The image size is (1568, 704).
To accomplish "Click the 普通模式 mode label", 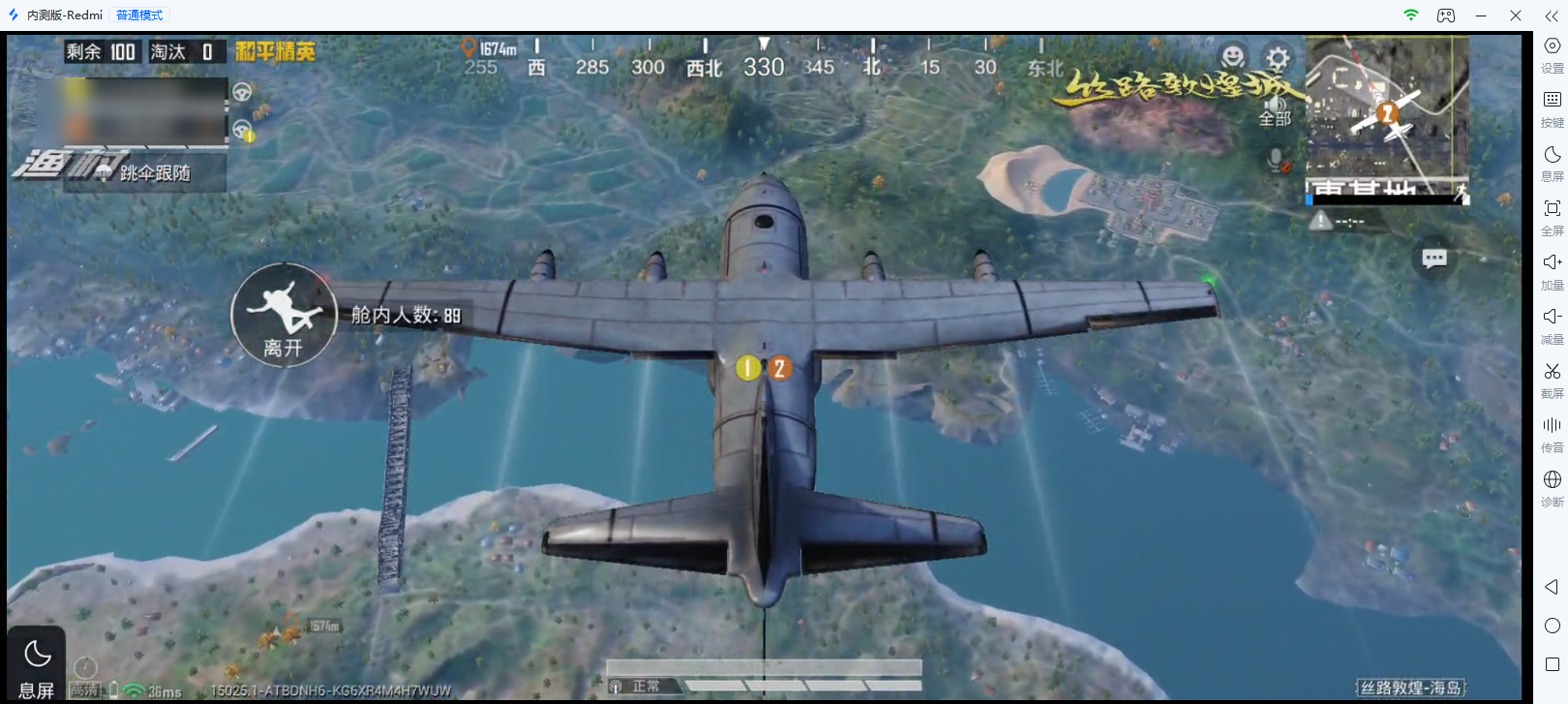I will [x=139, y=15].
